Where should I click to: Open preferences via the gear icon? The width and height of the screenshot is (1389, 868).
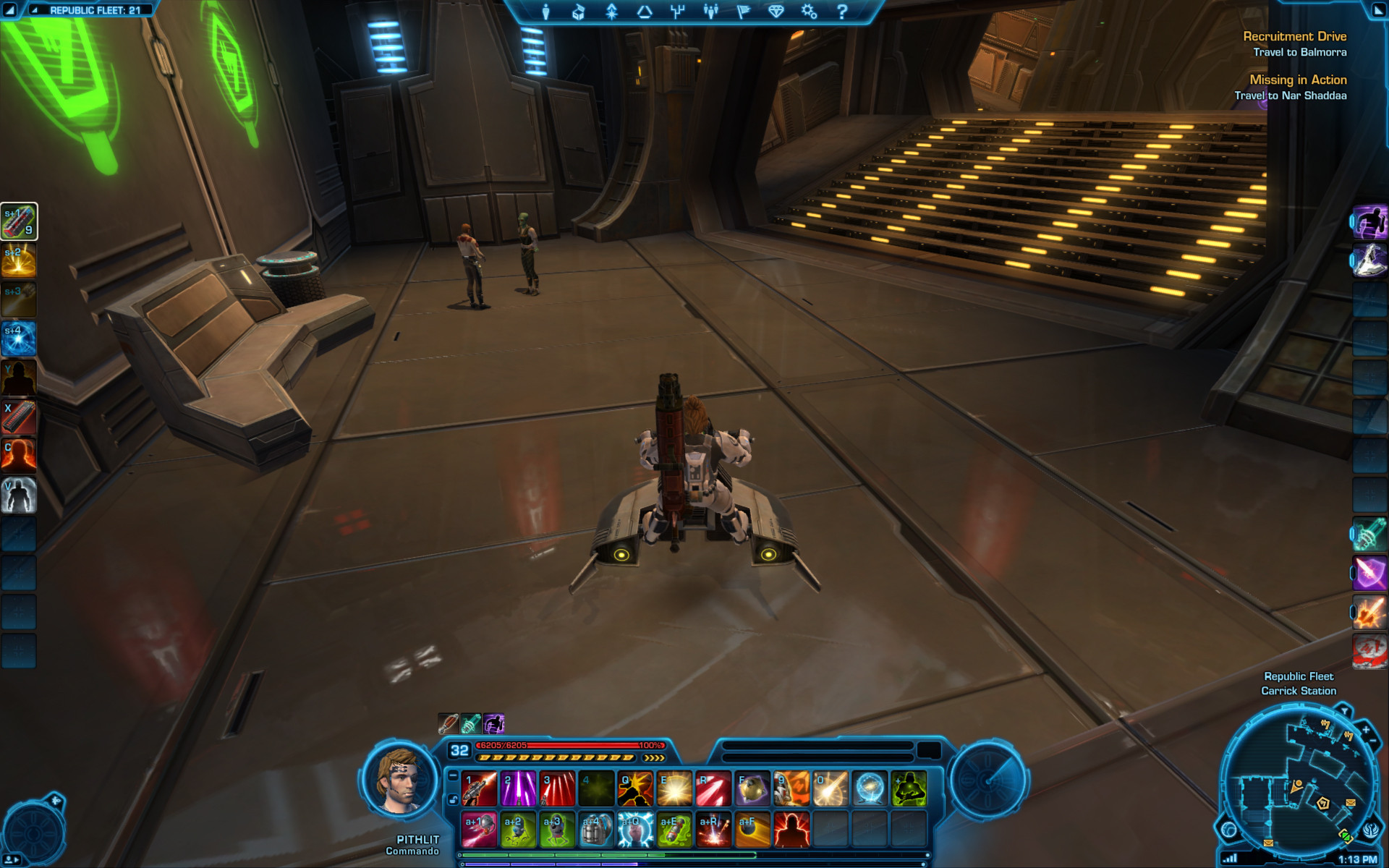click(809, 12)
